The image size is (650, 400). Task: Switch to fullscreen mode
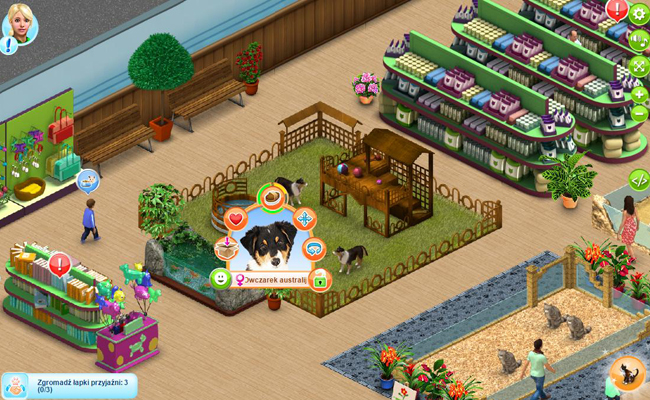point(639,66)
